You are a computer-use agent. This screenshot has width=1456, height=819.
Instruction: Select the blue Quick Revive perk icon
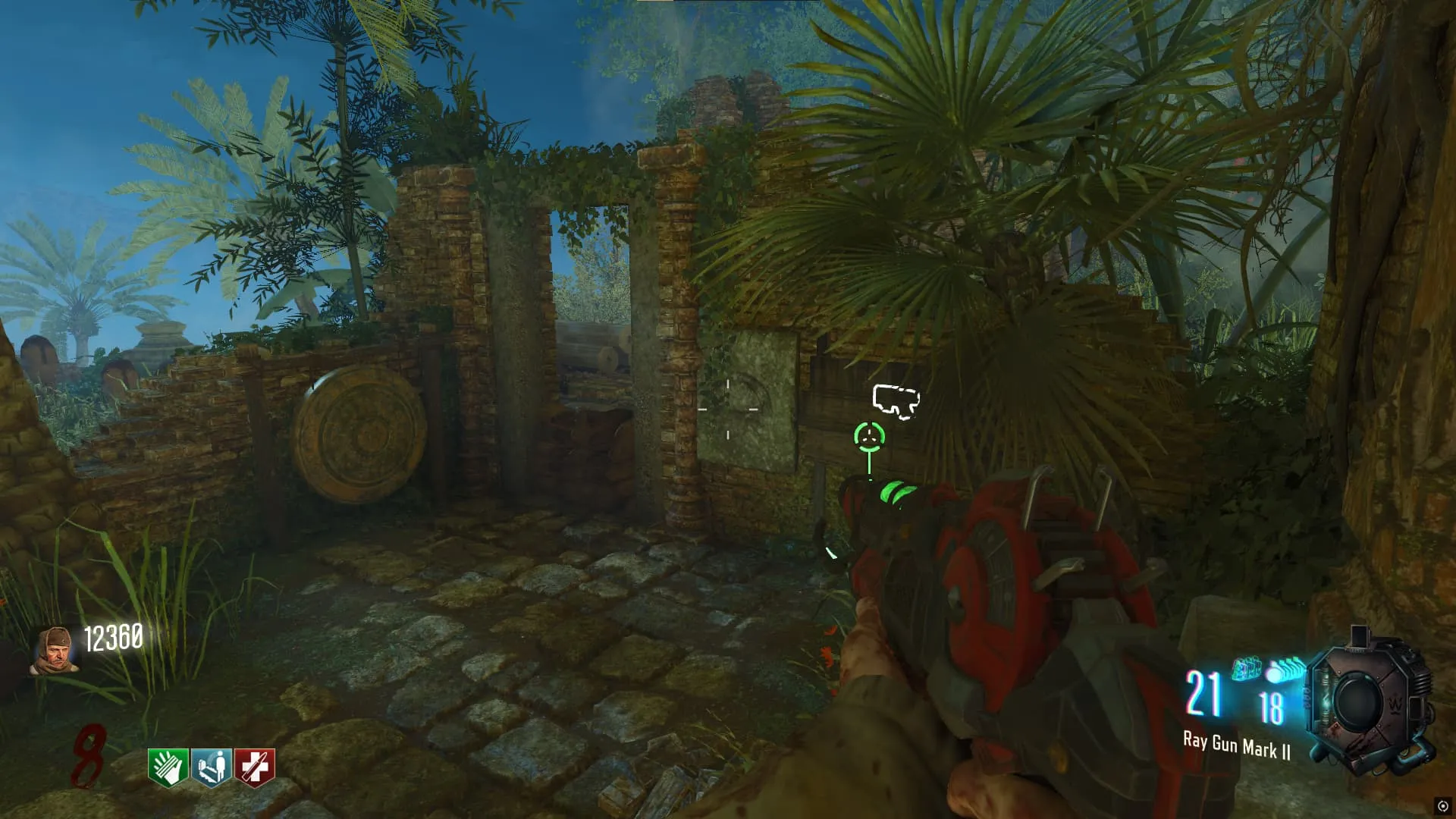(212, 767)
